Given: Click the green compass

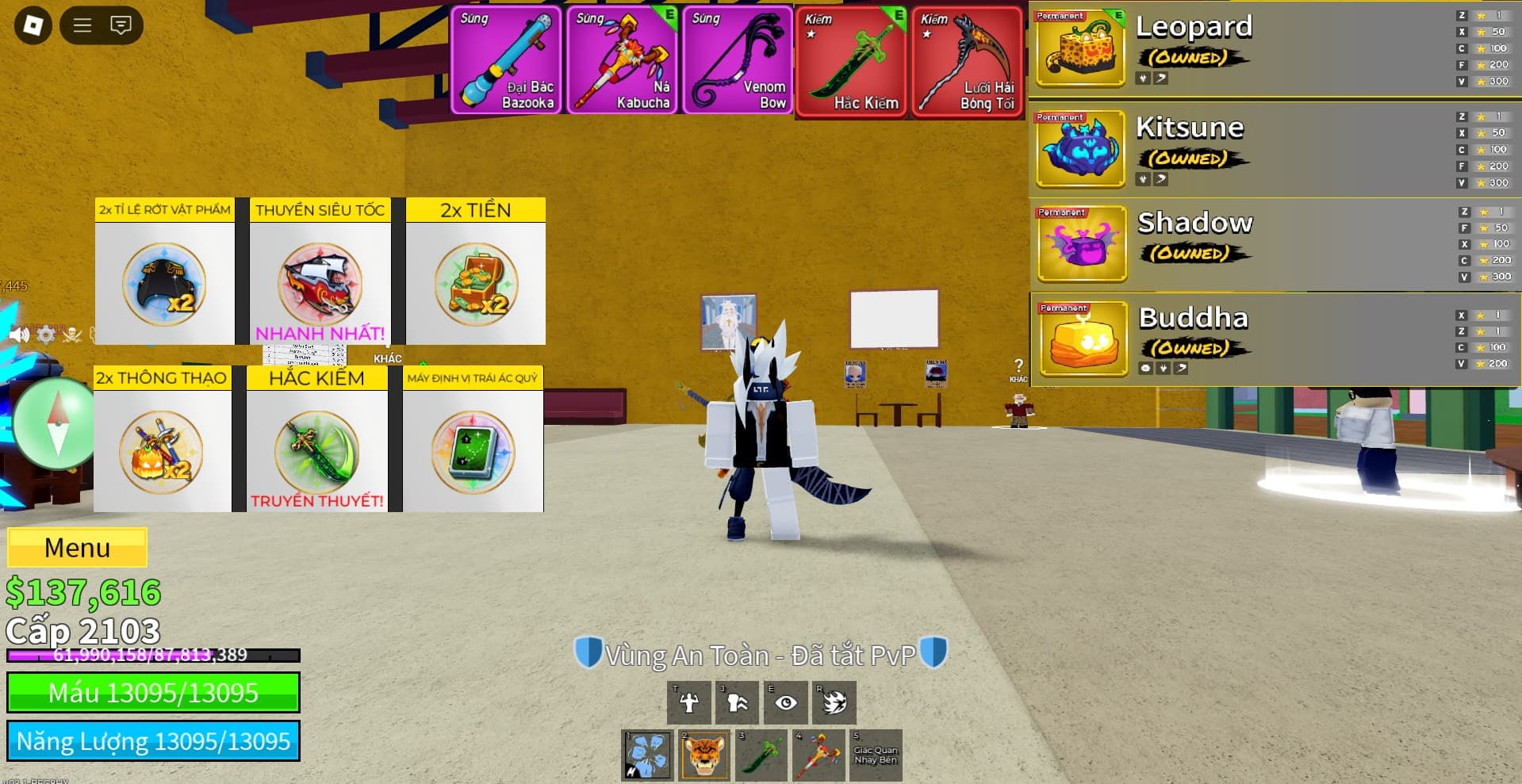Looking at the screenshot, I should click(56, 423).
